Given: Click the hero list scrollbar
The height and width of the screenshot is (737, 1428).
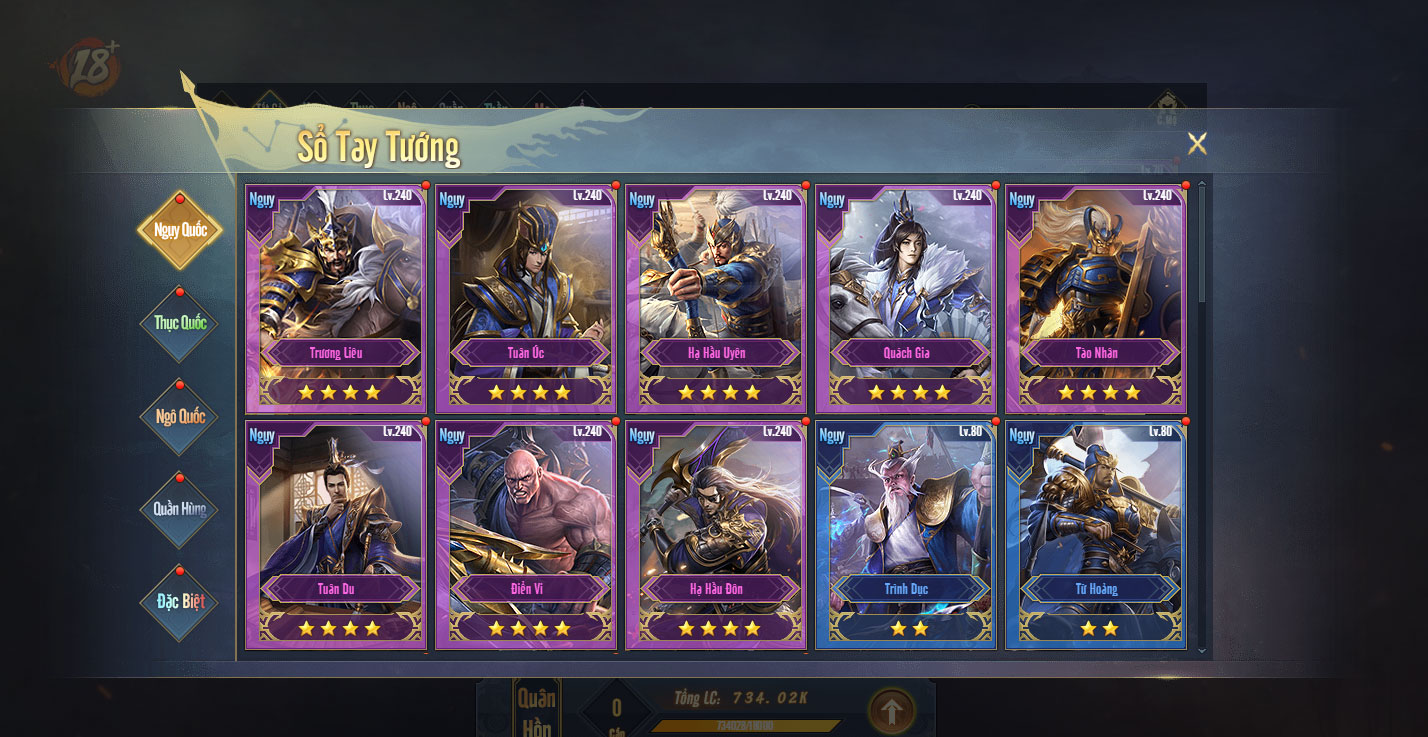Looking at the screenshot, I should pos(1202,250).
